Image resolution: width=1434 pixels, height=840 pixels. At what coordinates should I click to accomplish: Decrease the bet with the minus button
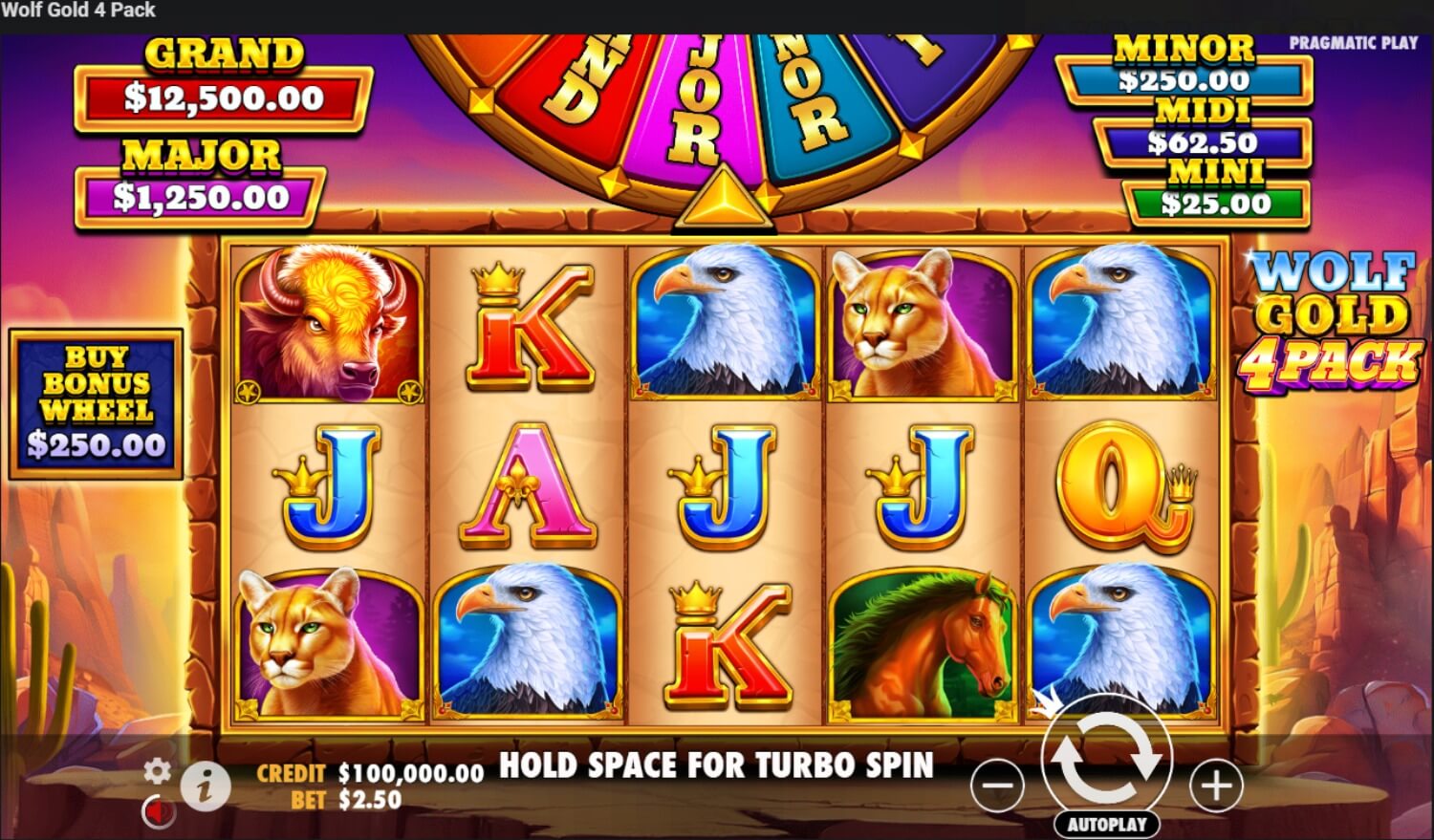coord(997,786)
